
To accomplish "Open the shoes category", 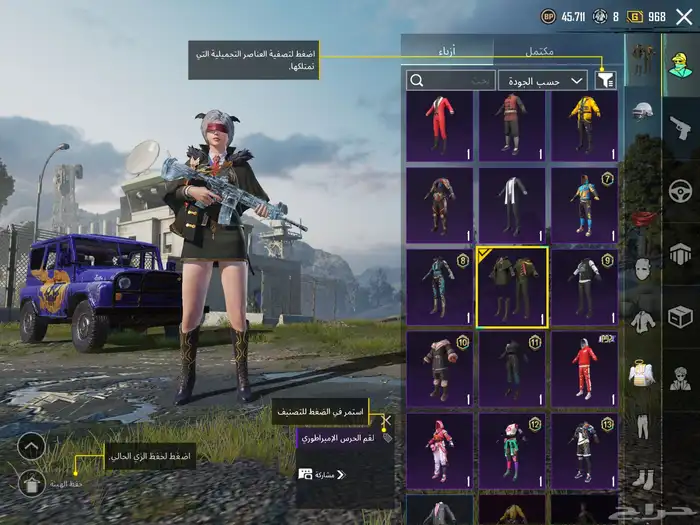I will (643, 477).
